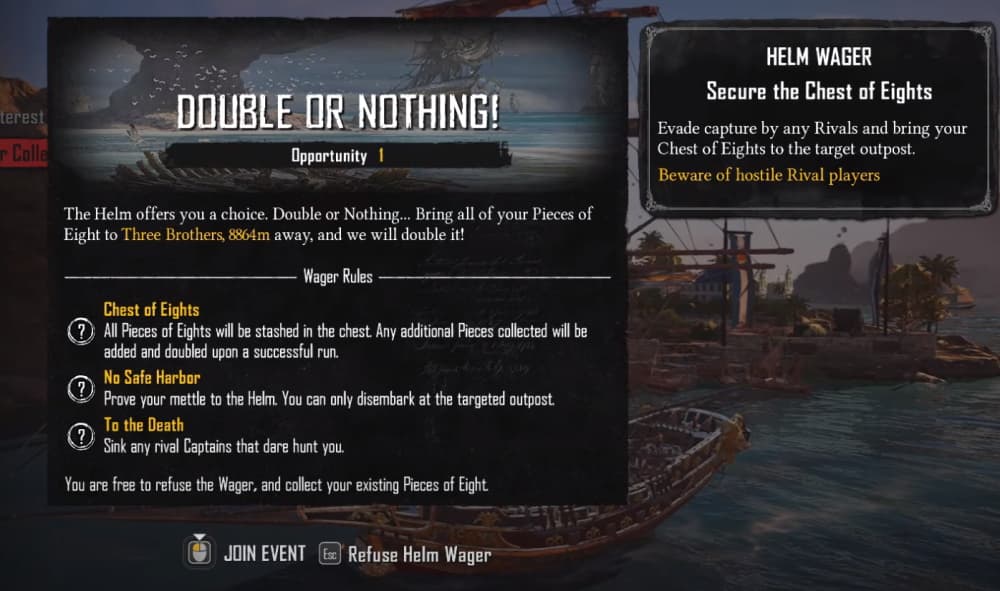Click the To the Death question mark icon
The height and width of the screenshot is (591, 1000).
[x=80, y=436]
